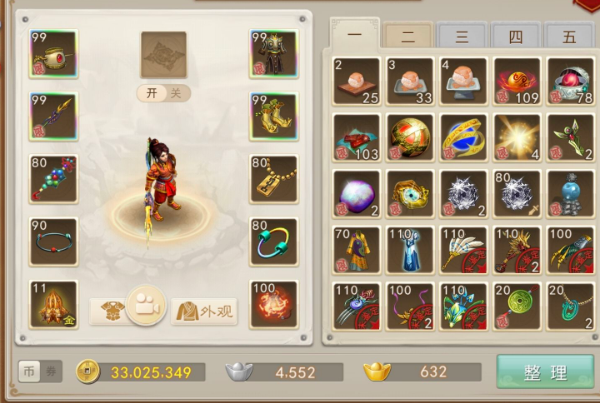Click the red-gold patterned ball item
This screenshot has width=600, height=403.
point(410,137)
